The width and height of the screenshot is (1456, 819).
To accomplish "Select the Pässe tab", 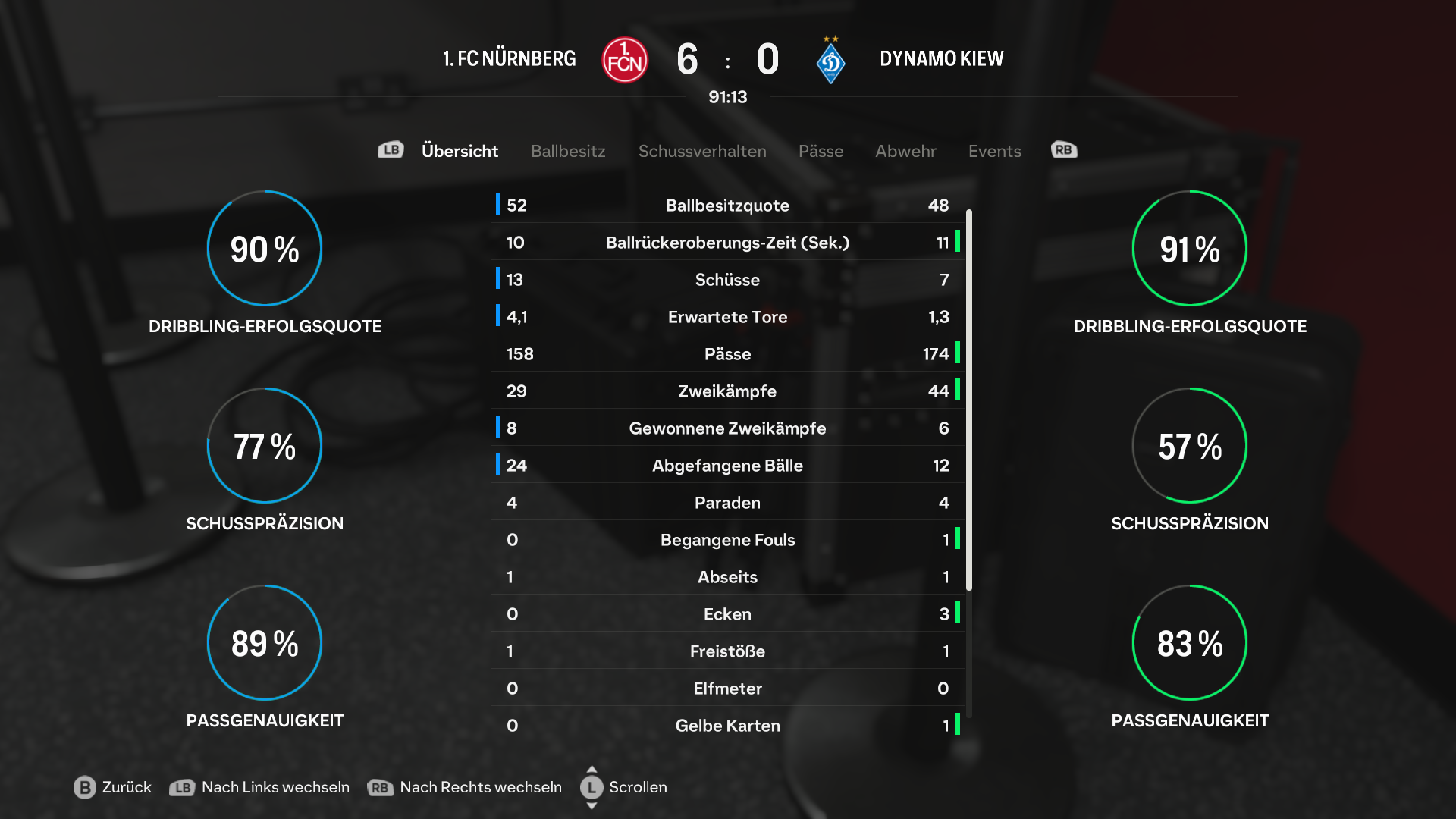I will pyautogui.click(x=821, y=151).
